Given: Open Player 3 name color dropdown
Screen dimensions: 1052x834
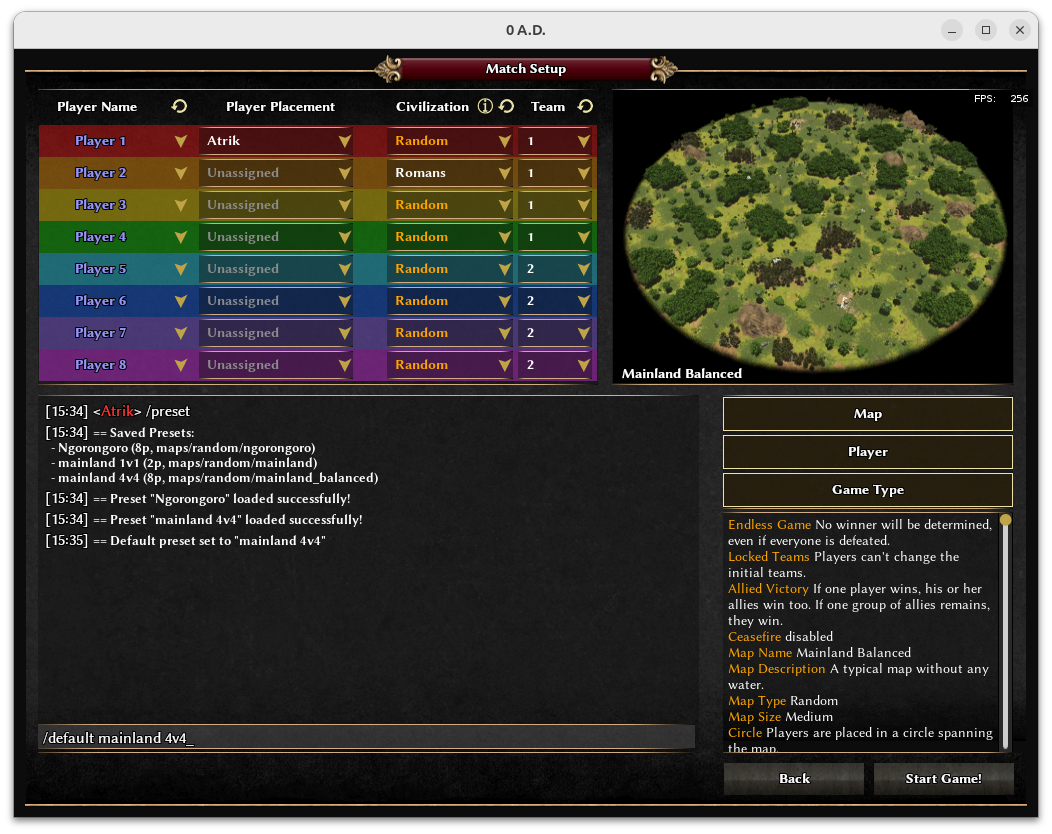Looking at the screenshot, I should click(x=180, y=205).
